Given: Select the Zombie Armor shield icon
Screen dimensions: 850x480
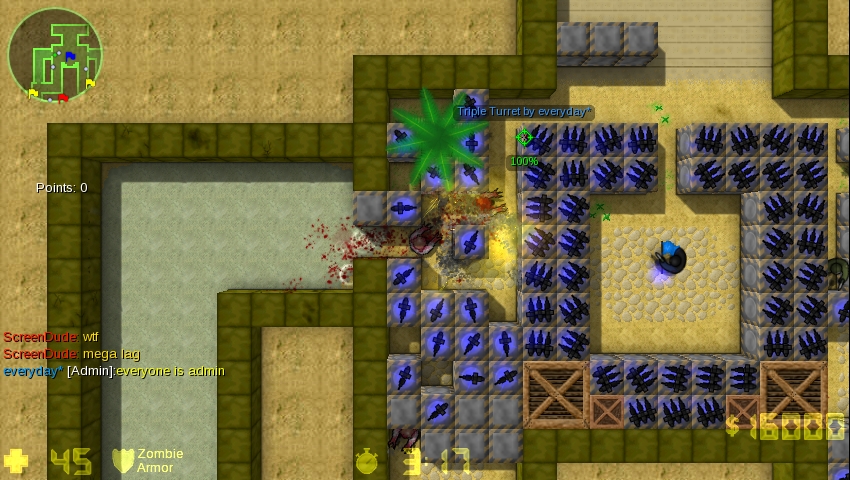Looking at the screenshot, I should pos(123,460).
